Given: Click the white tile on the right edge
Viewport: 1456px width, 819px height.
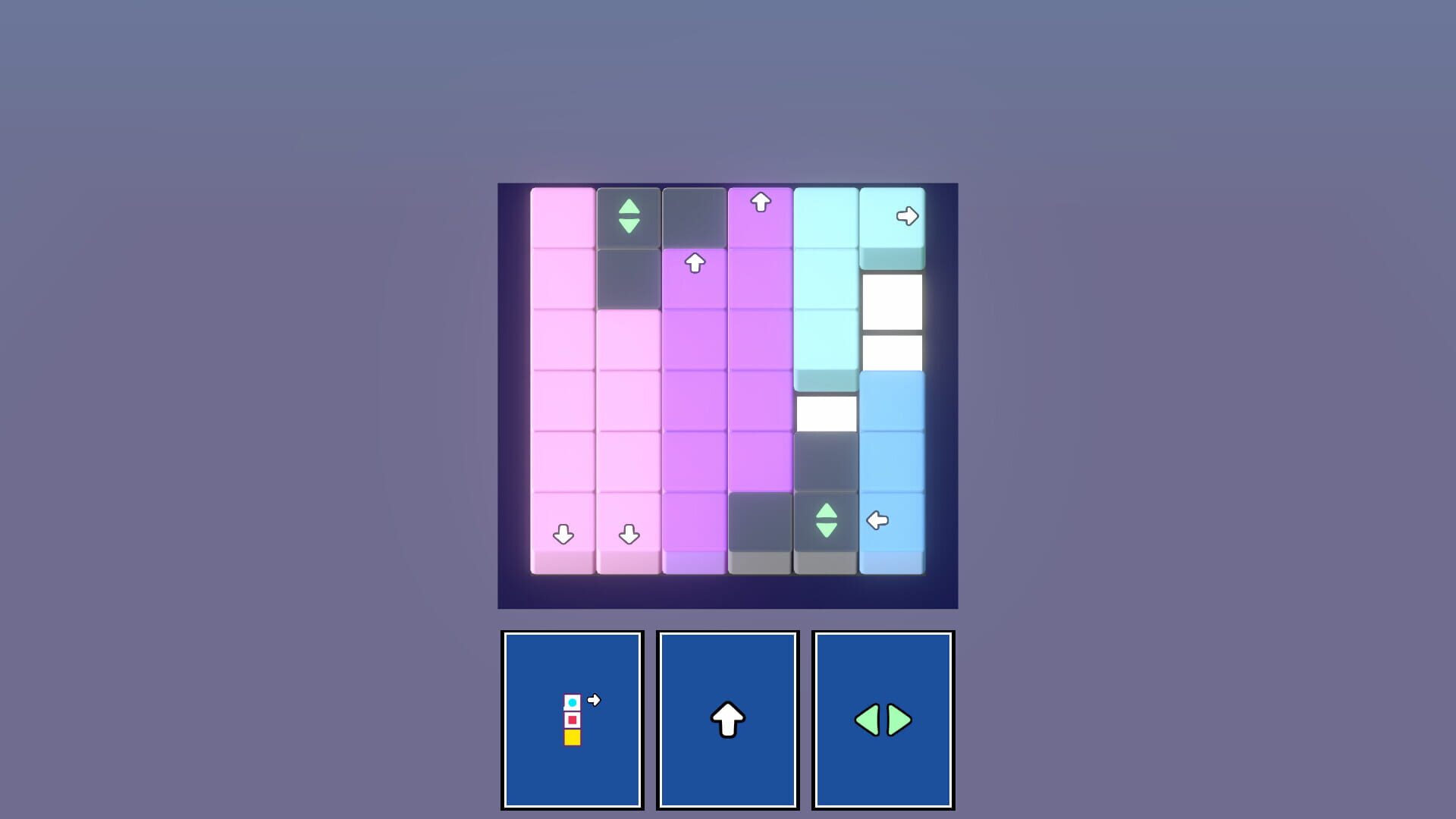Looking at the screenshot, I should [892, 303].
